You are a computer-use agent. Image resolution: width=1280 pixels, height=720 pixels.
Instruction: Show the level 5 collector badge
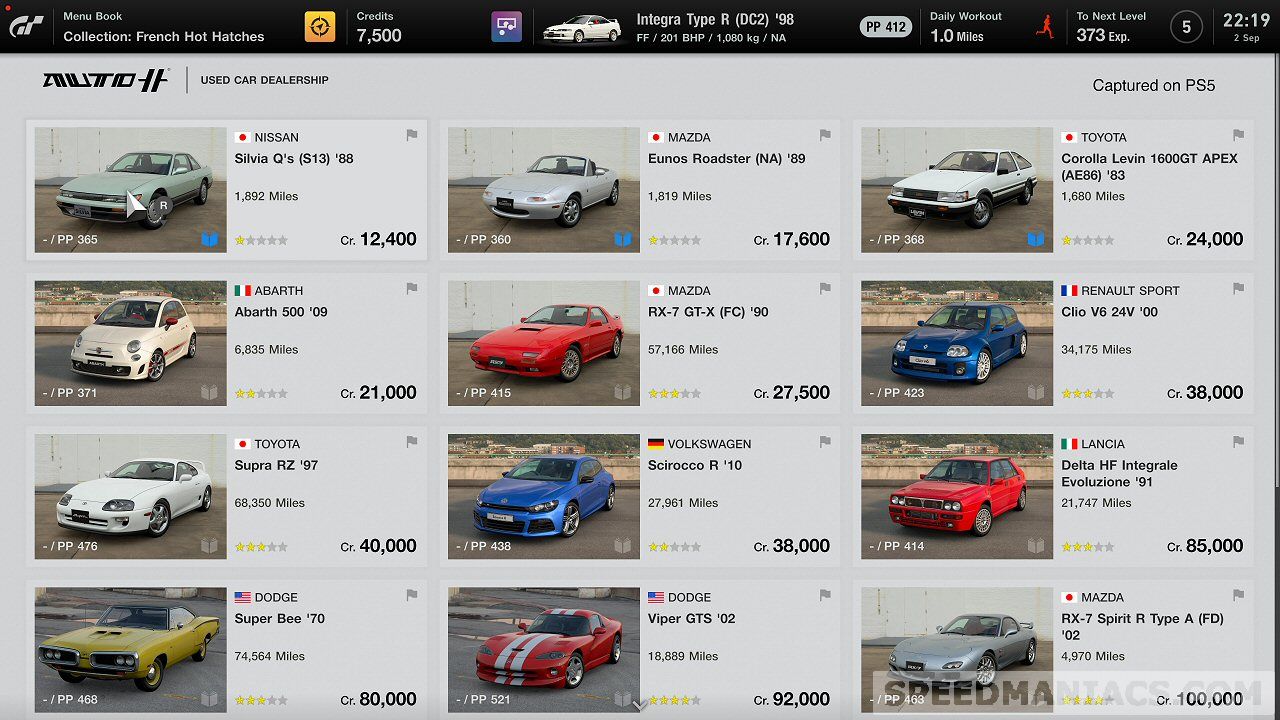pos(1186,27)
